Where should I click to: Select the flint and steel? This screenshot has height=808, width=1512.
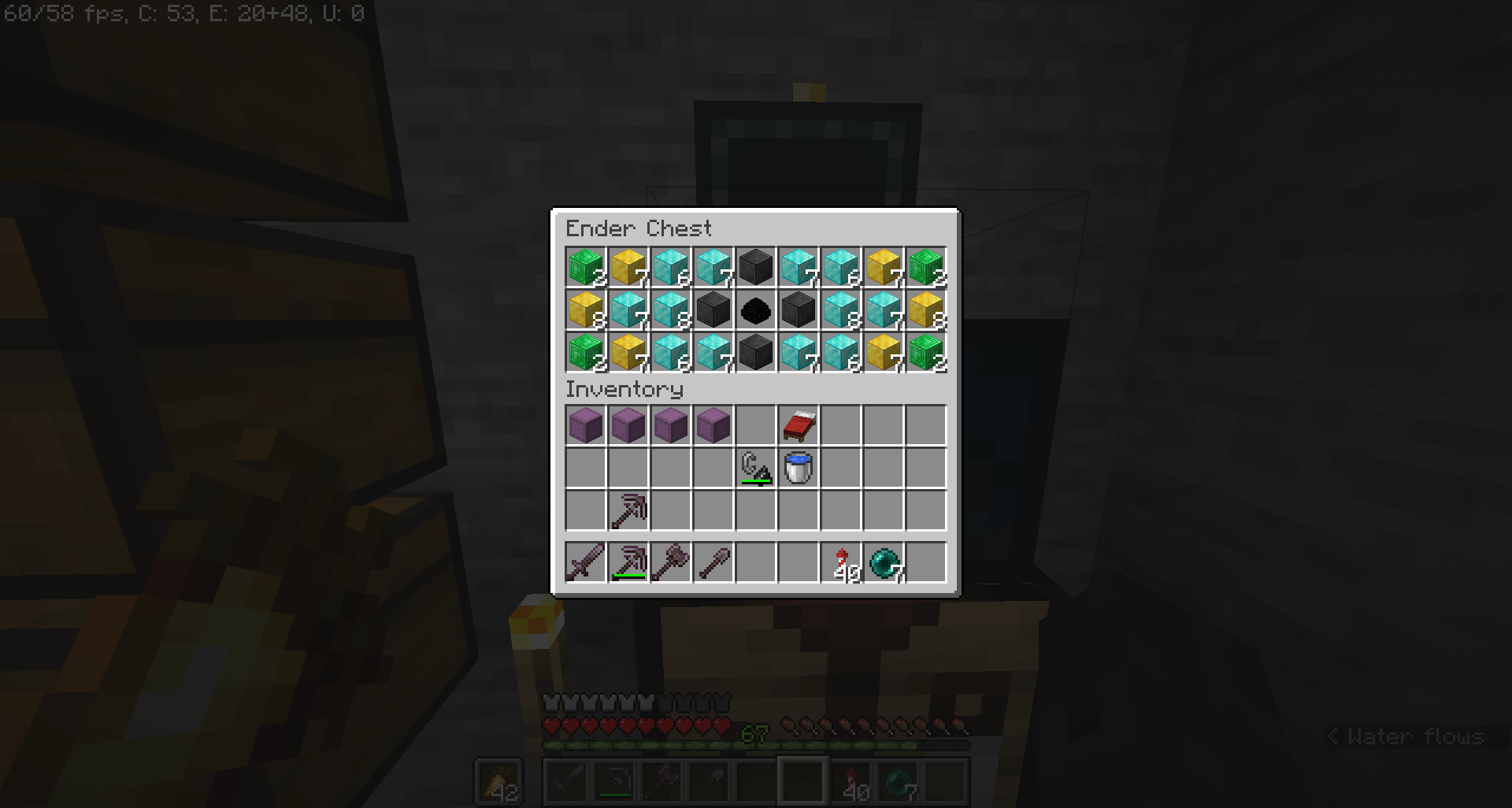point(757,468)
